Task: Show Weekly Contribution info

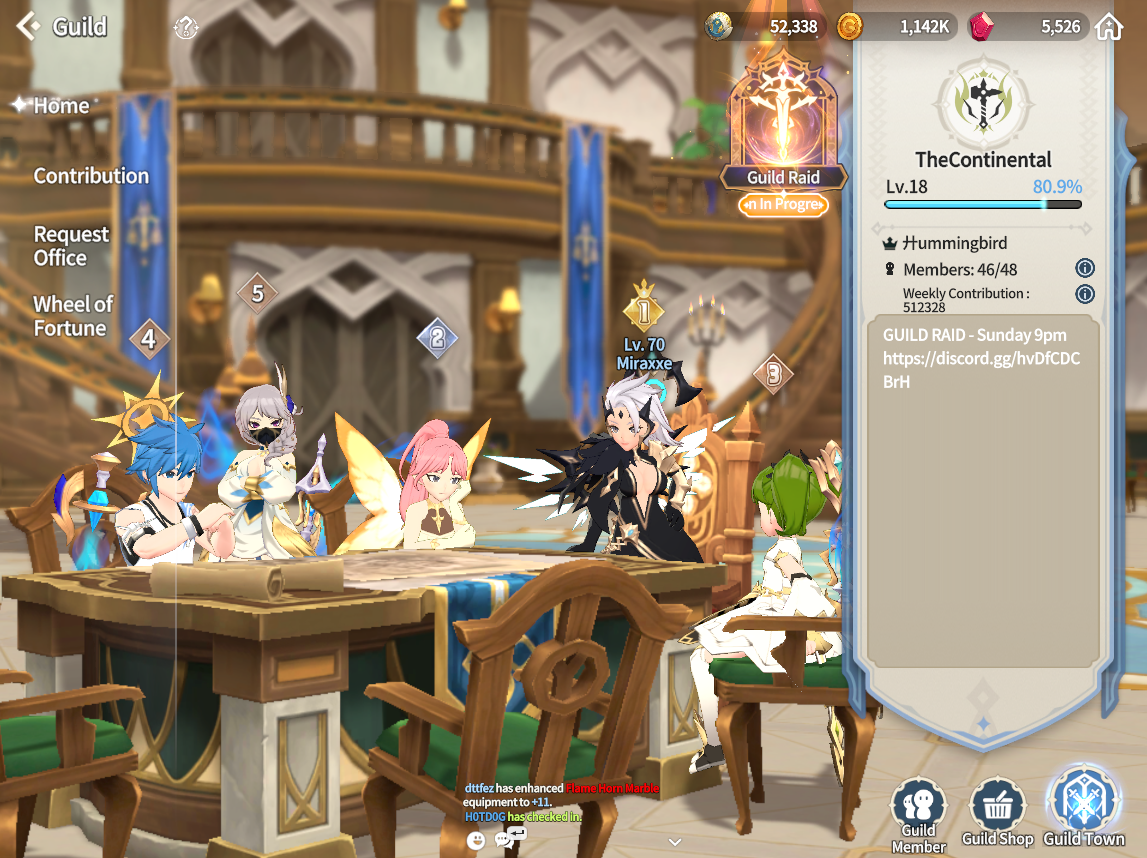Action: (1085, 294)
